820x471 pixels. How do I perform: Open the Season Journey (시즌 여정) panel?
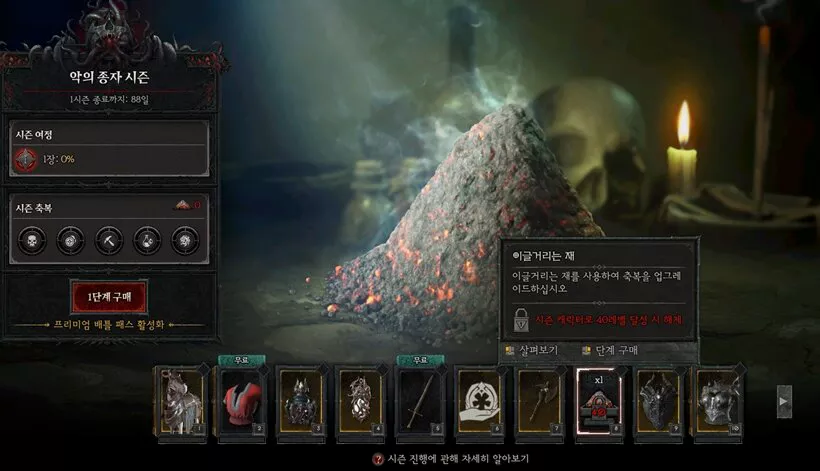click(x=109, y=148)
